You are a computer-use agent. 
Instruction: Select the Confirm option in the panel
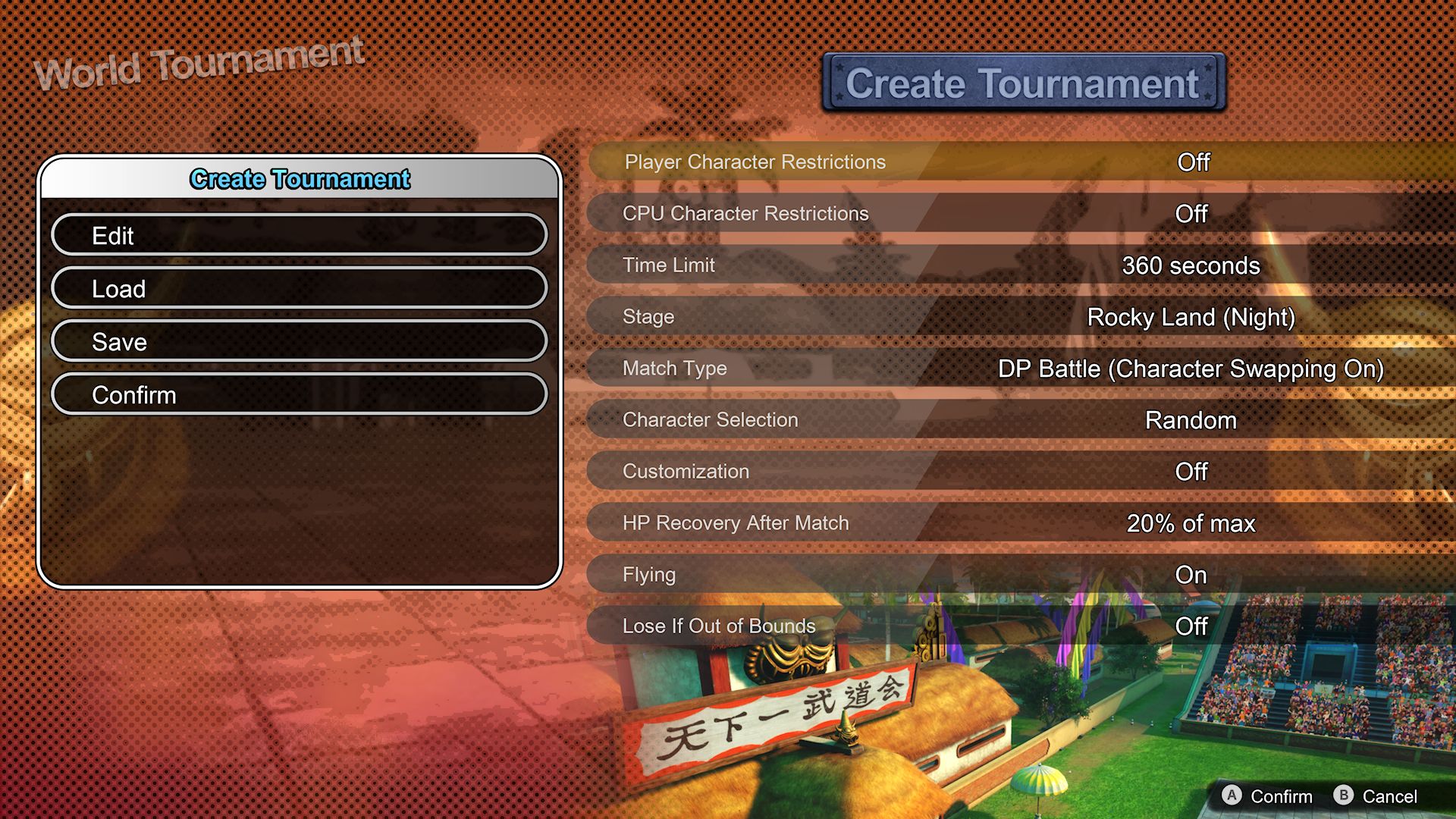pos(300,394)
